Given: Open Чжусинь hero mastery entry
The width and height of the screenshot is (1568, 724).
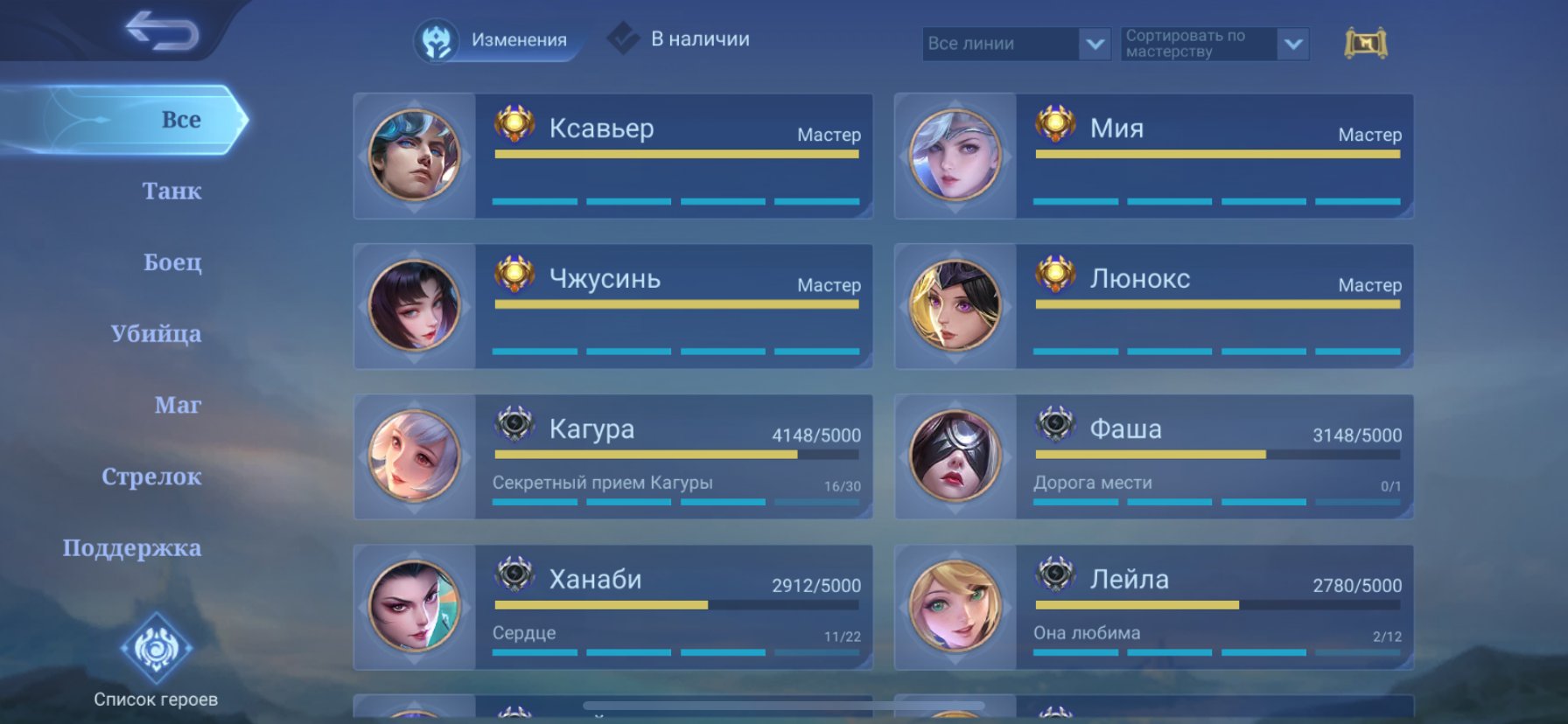Looking at the screenshot, I should pos(612,306).
